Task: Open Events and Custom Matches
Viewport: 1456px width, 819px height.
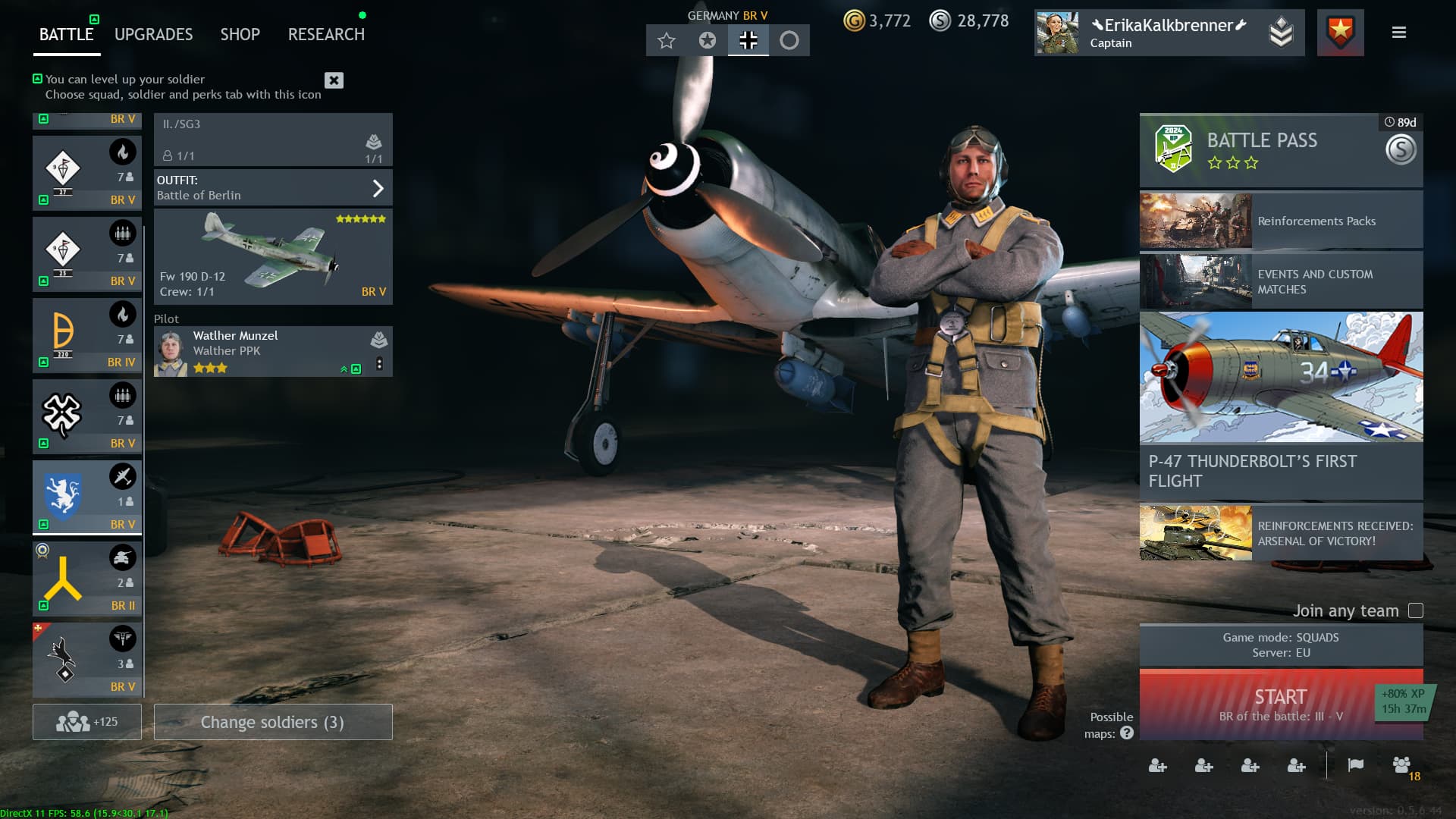Action: [1281, 281]
